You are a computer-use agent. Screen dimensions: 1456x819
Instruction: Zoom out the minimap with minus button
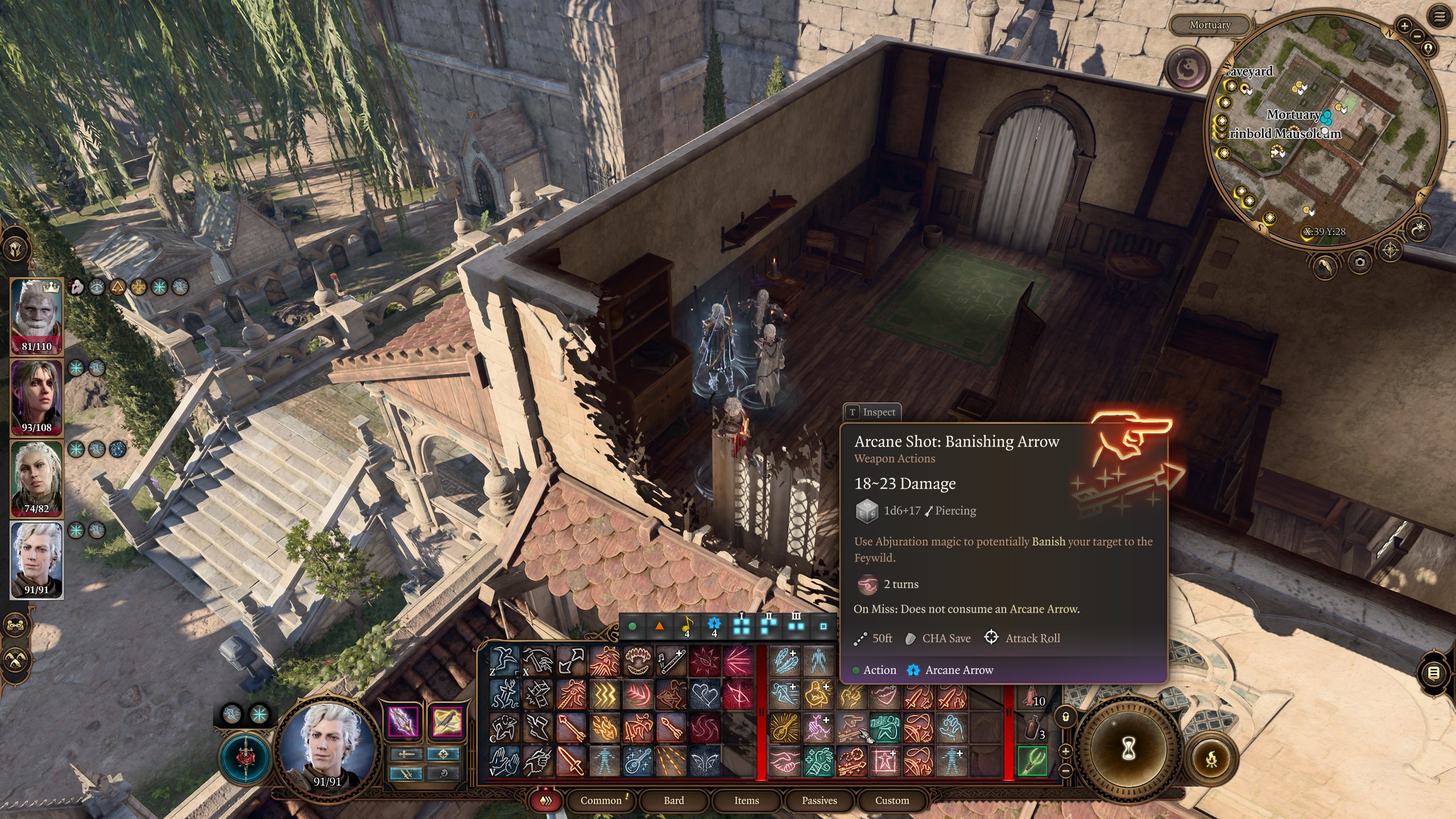(1417, 37)
